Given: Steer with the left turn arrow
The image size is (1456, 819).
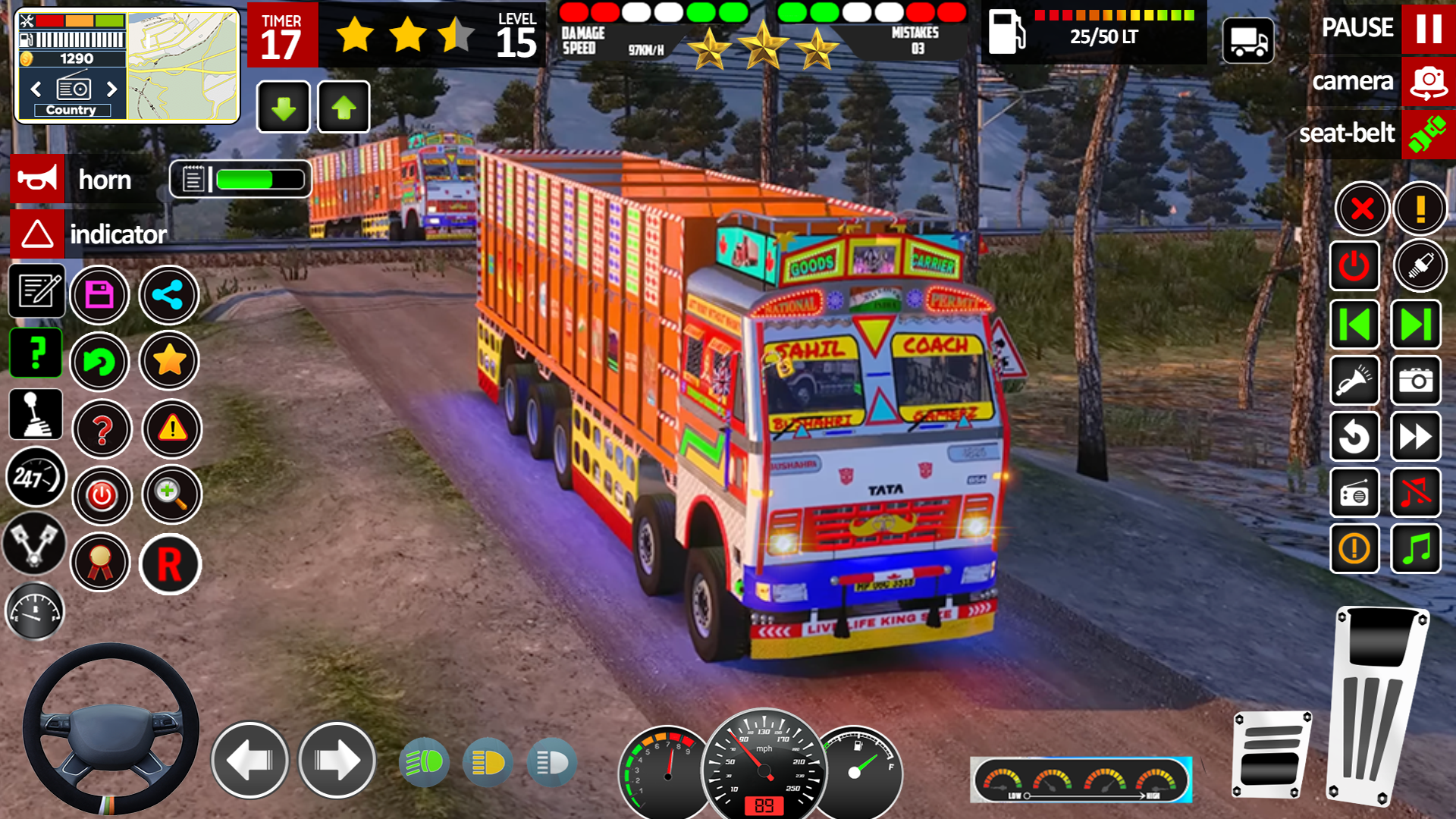Looking at the screenshot, I should pos(249,760).
